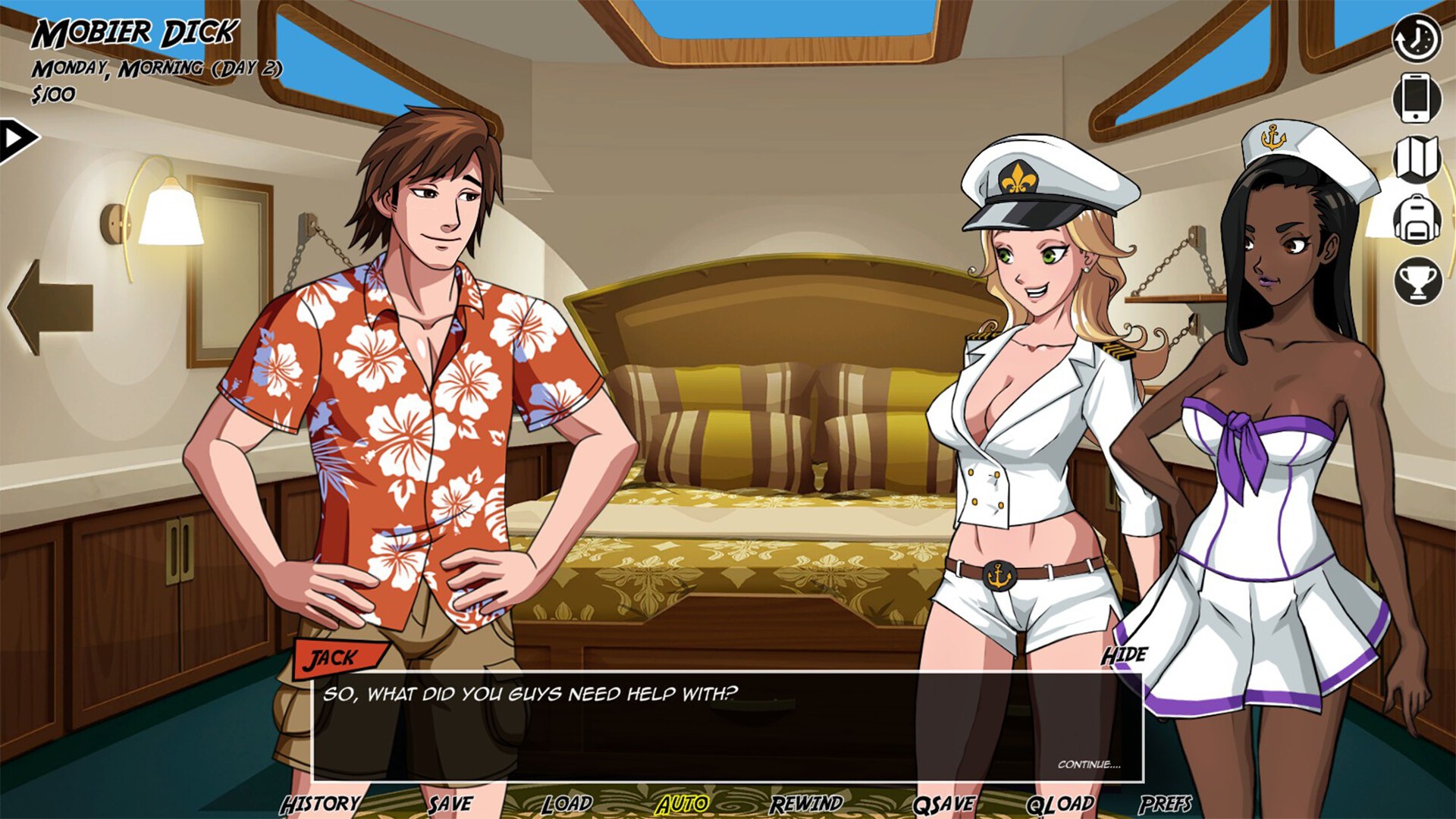
Task: Open the Load menu
Action: [x=566, y=804]
